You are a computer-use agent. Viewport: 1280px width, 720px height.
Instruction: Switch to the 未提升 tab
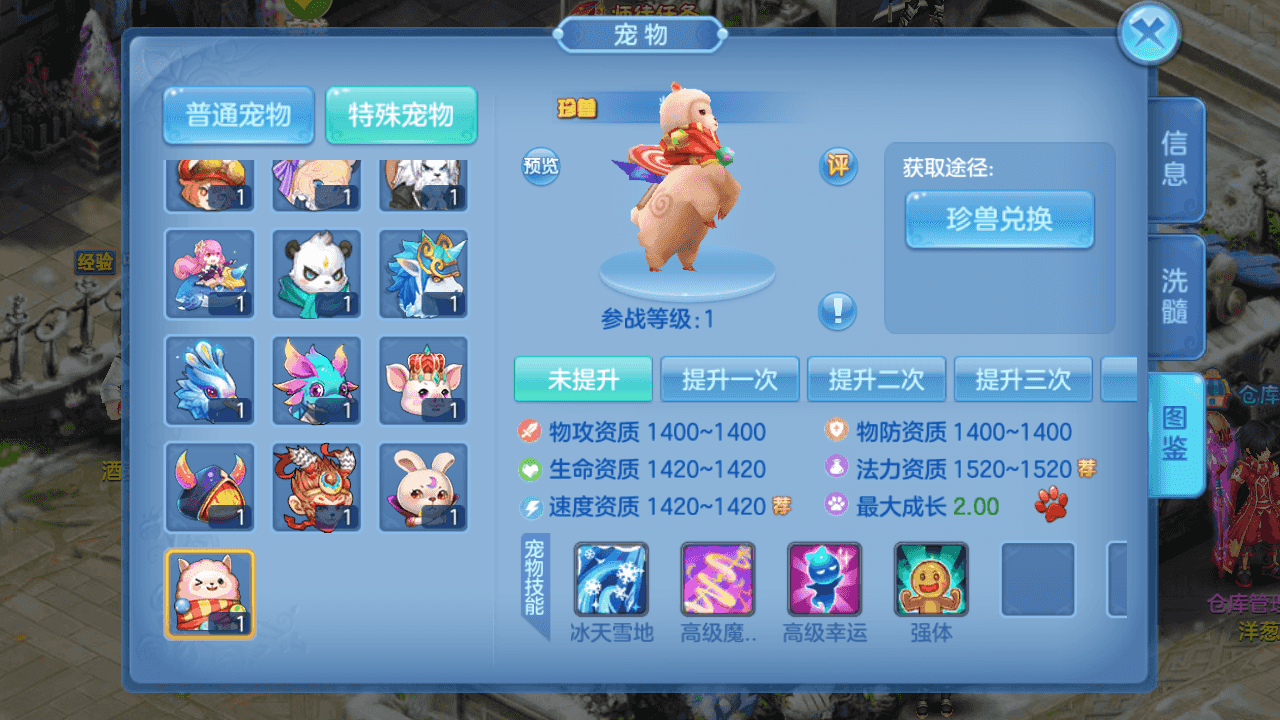click(x=583, y=379)
